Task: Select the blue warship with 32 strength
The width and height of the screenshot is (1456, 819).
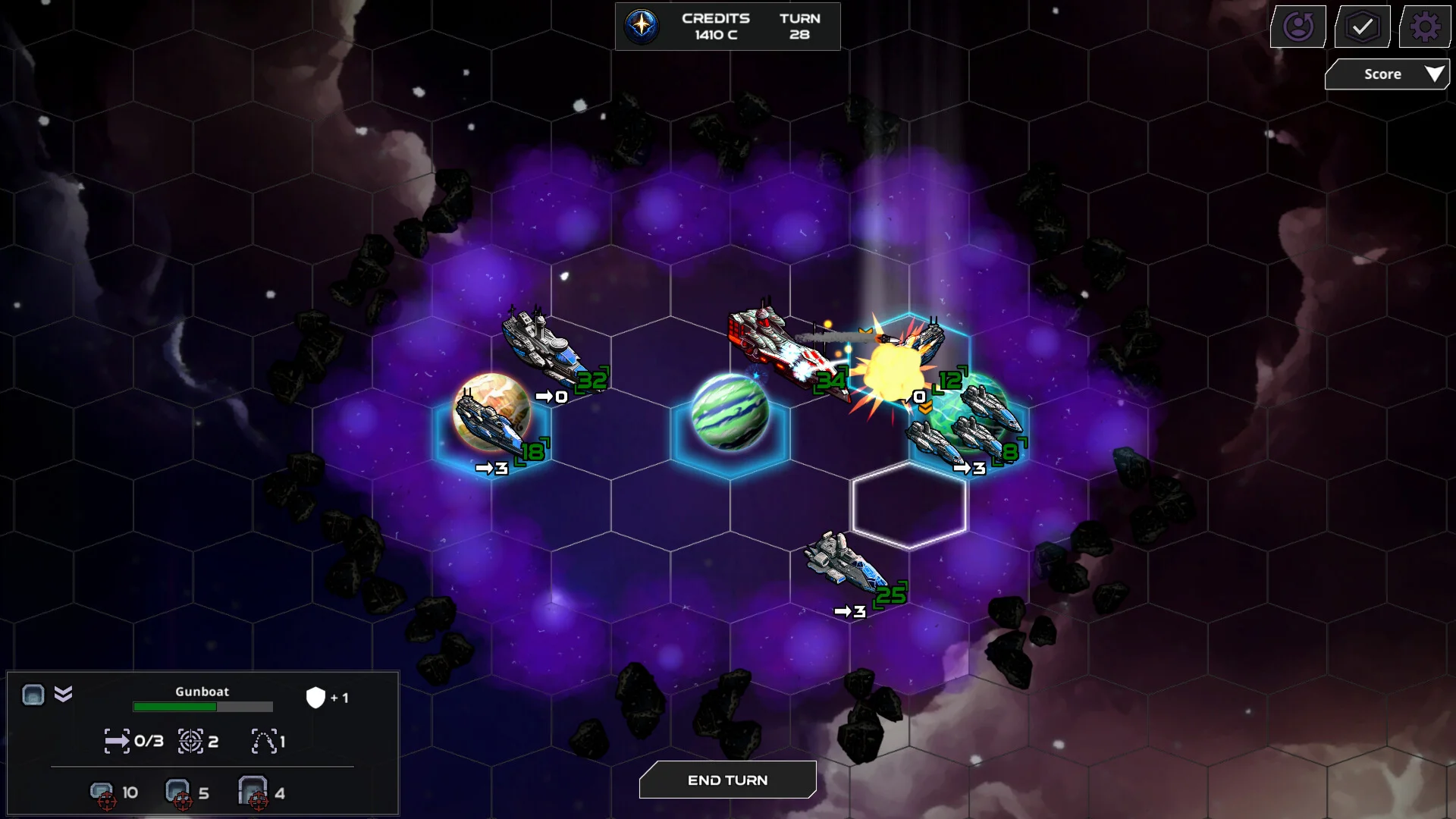Action: pos(544,348)
